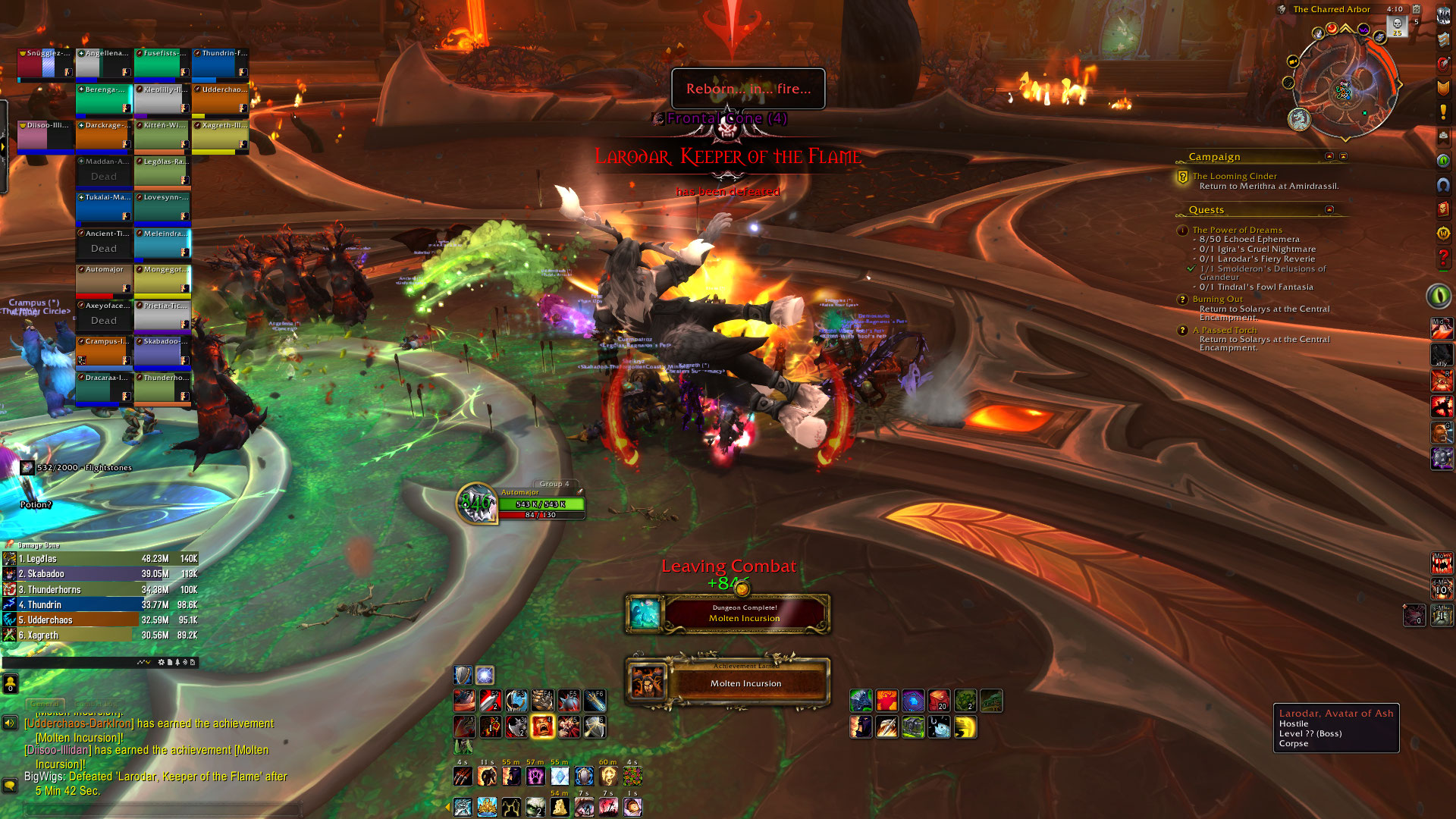
Task: Open the Burning Out quest entry
Action: 1217,299
